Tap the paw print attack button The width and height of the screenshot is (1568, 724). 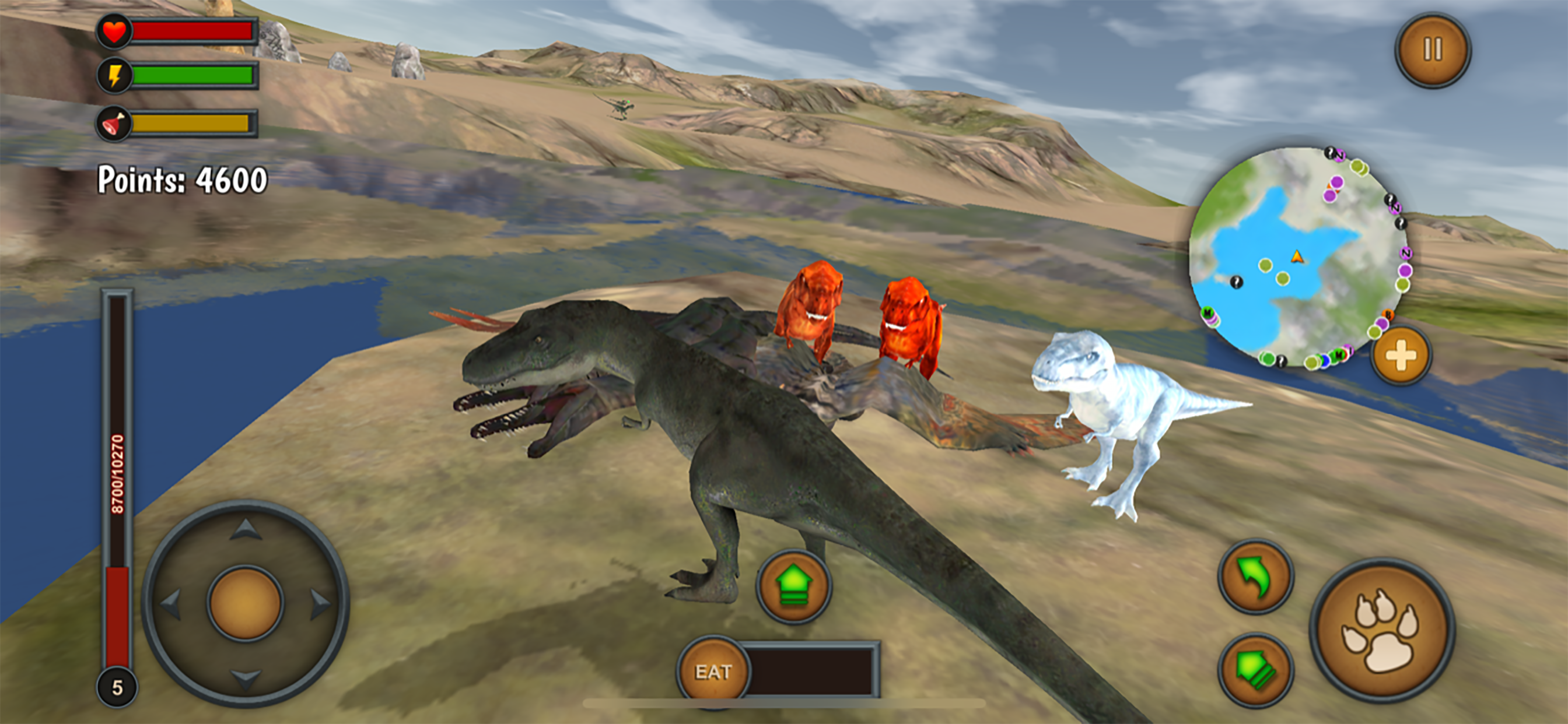tap(1382, 631)
